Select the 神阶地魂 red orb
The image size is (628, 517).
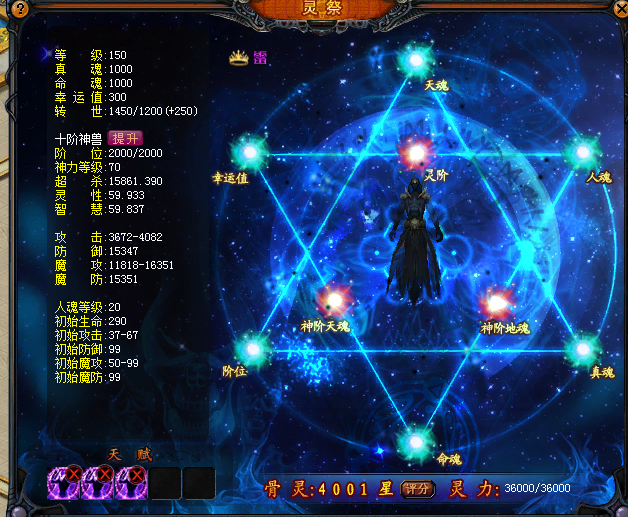(x=497, y=302)
